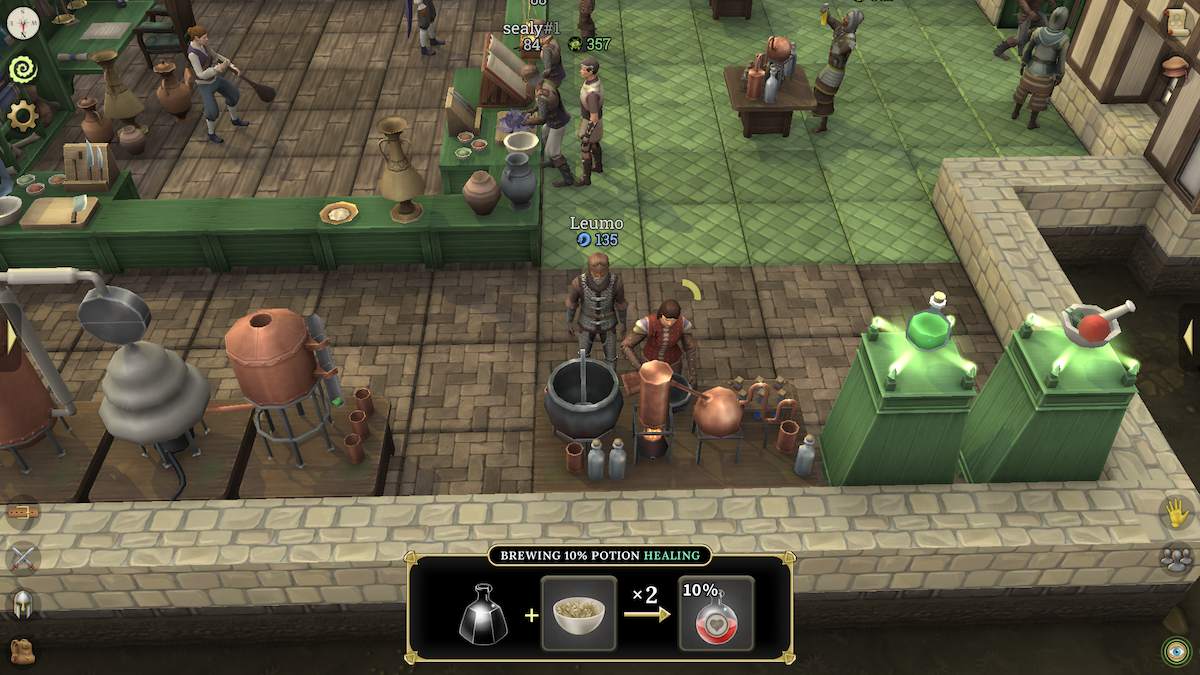Select the crossed swords combat icon
Image resolution: width=1200 pixels, height=675 pixels.
22,556
